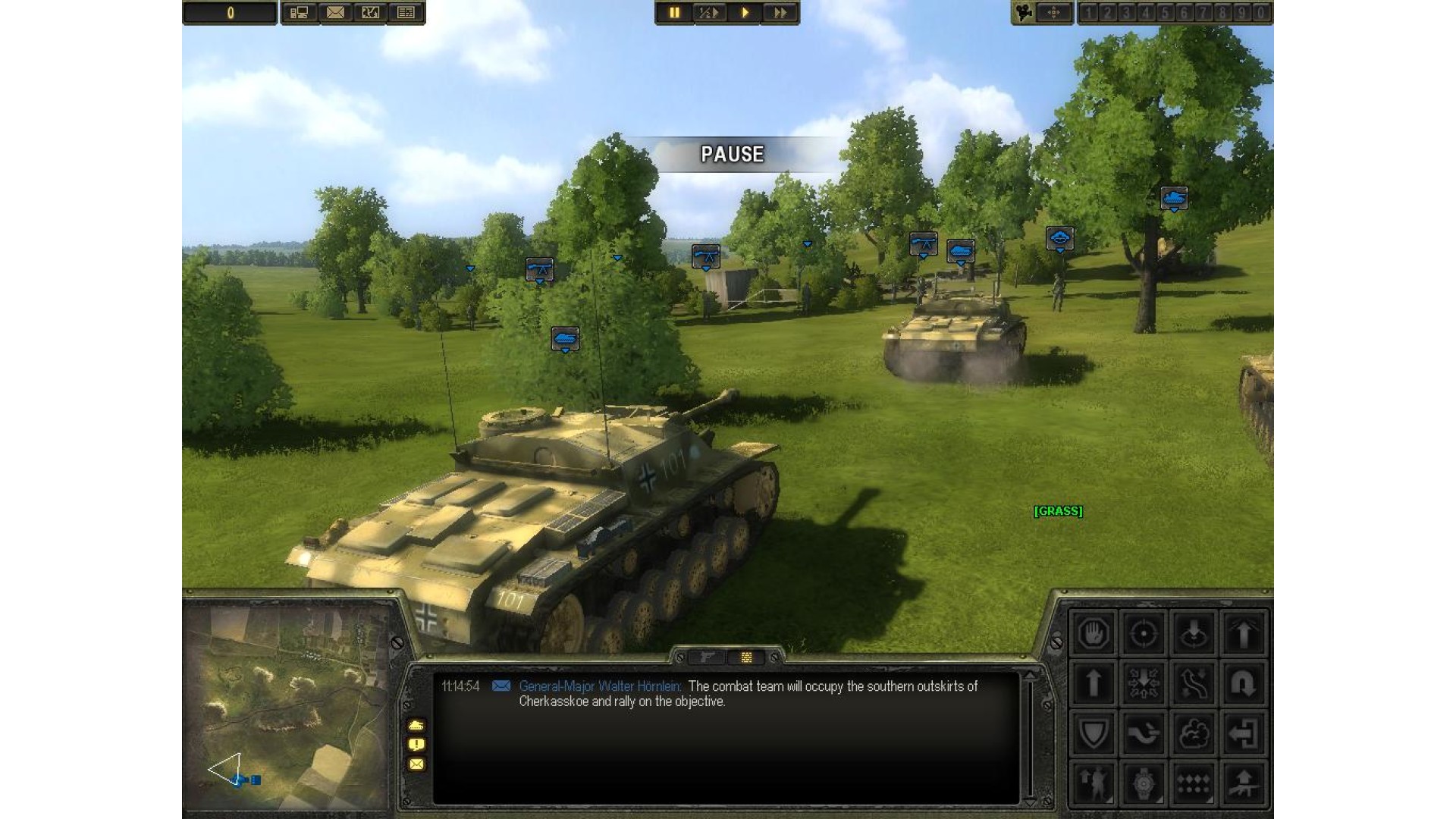Select the soldier with arrow command
The height and width of the screenshot is (819, 1456).
pos(1093,783)
